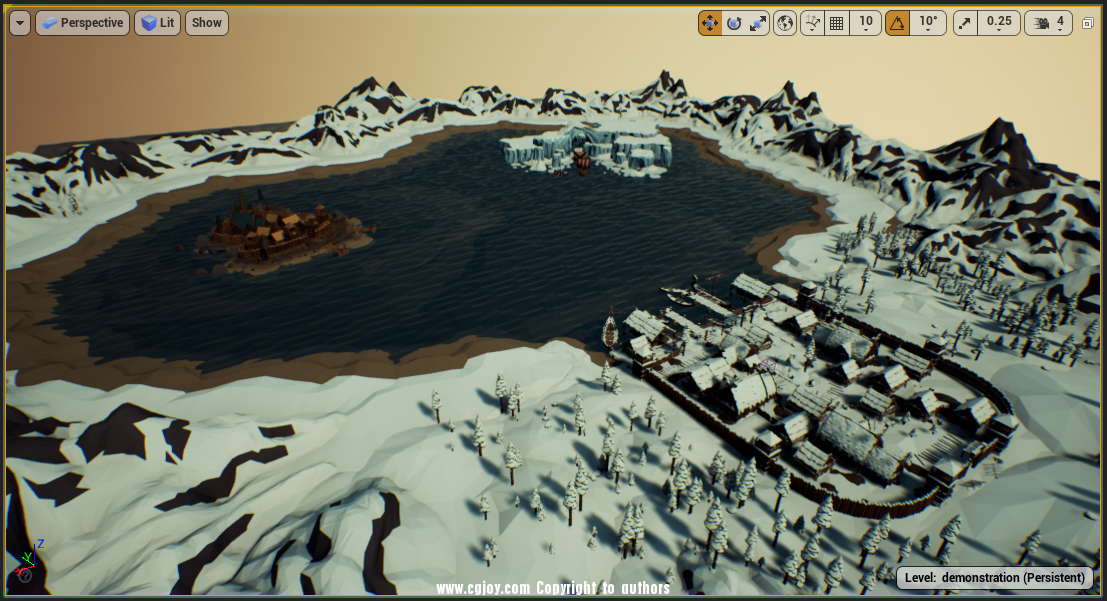Click the Level demonstration (Persistent) label
The height and width of the screenshot is (601, 1107).
[x=994, y=578]
